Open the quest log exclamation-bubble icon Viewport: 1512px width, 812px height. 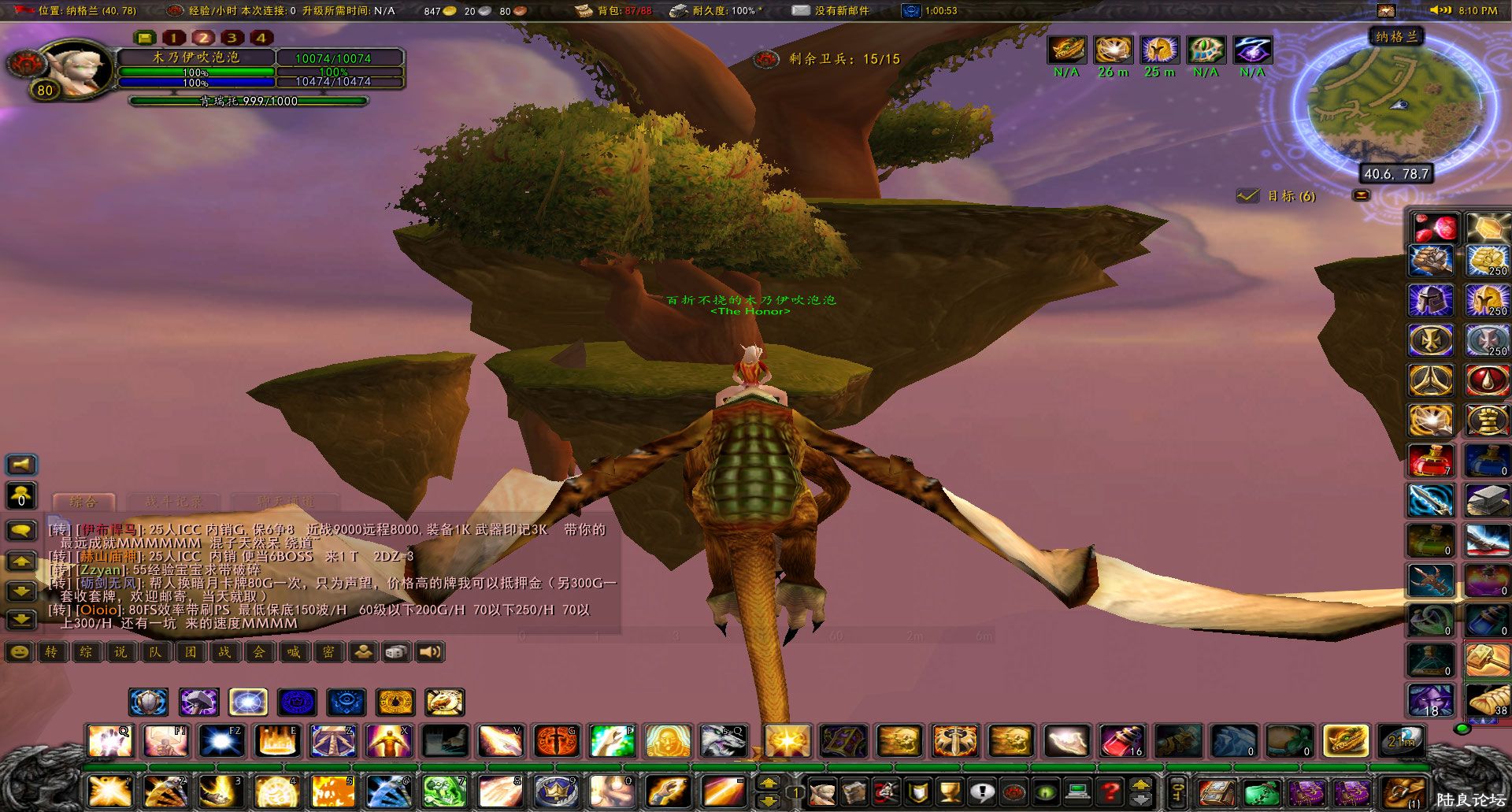(x=982, y=792)
